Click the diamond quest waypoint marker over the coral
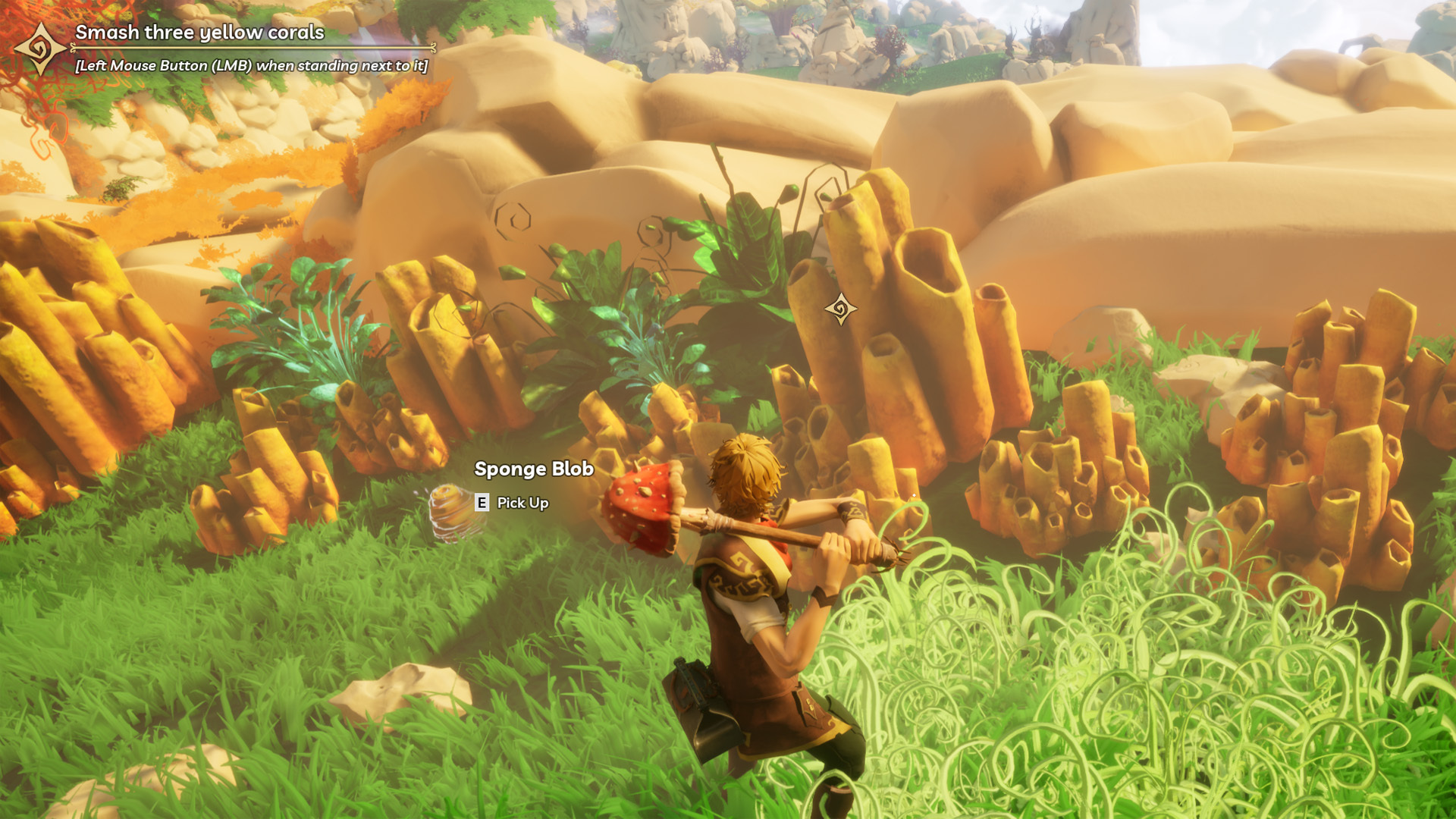Viewport: 1456px width, 819px height. [x=840, y=309]
